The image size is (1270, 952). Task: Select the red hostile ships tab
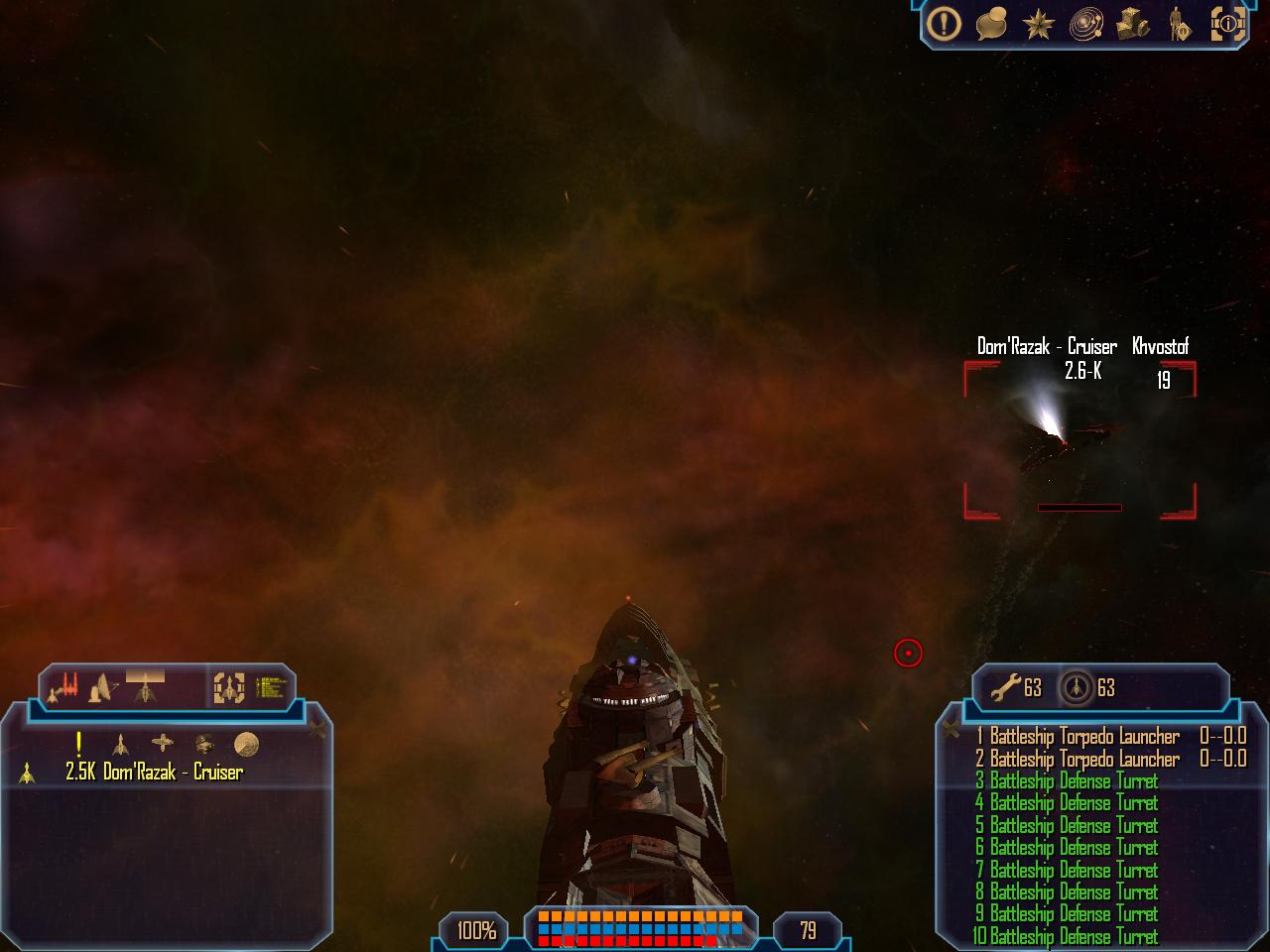point(64,685)
